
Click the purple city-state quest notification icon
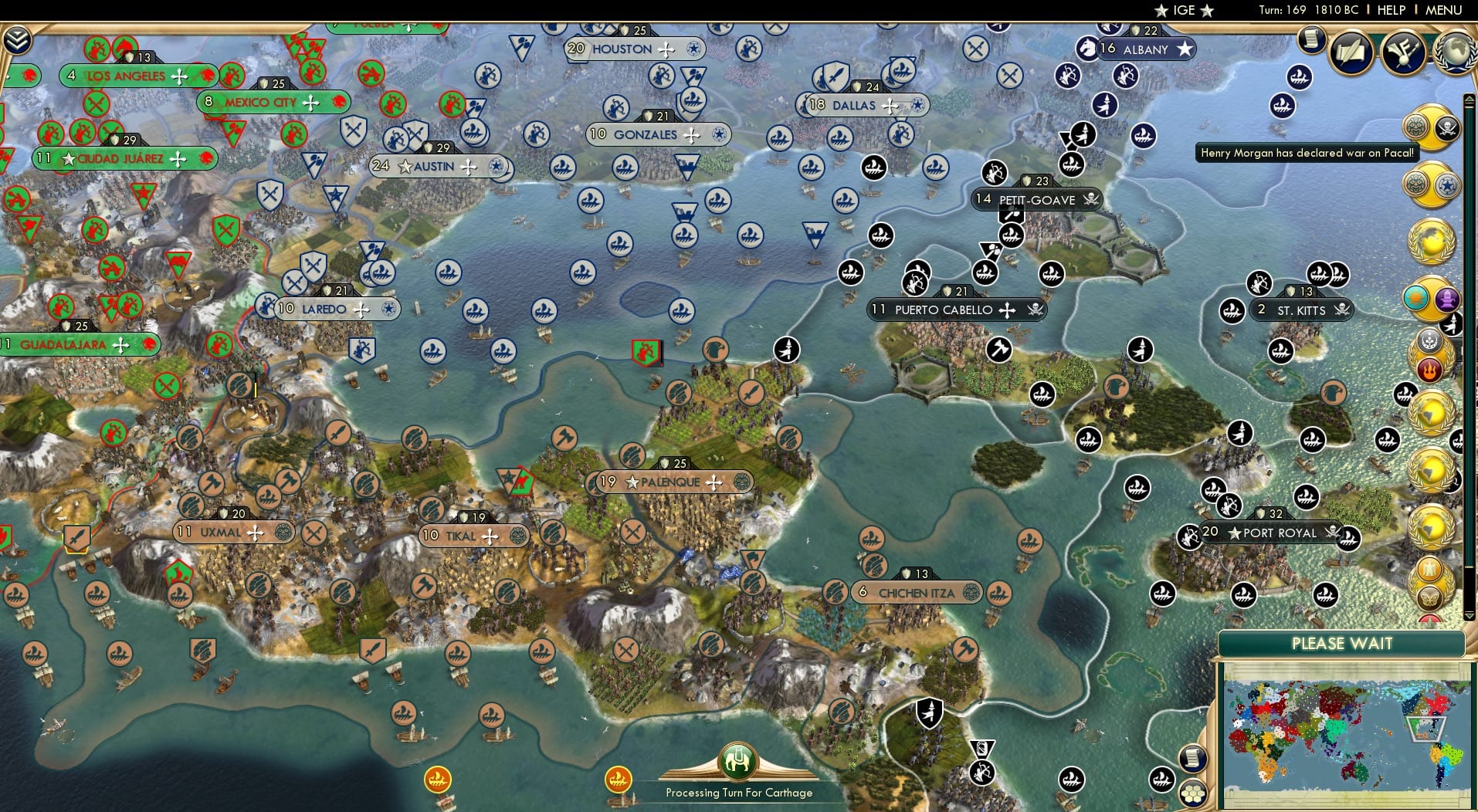[1449, 301]
